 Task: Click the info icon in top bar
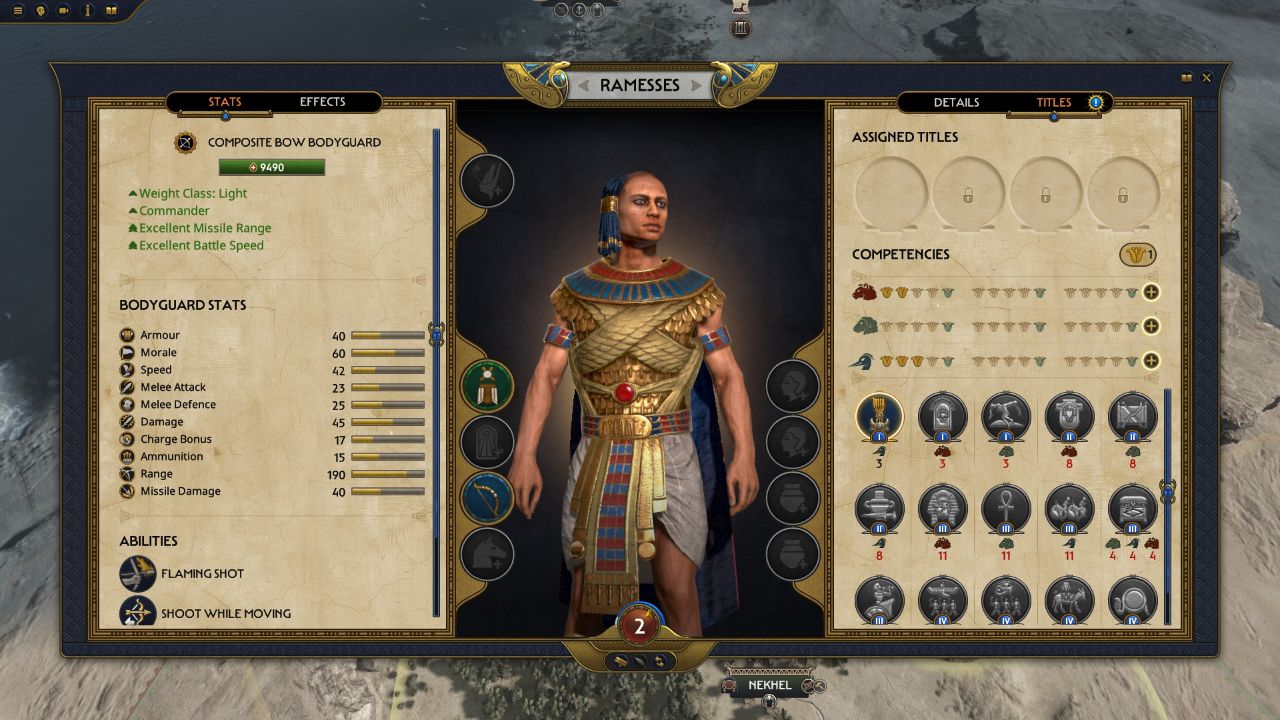click(x=87, y=10)
